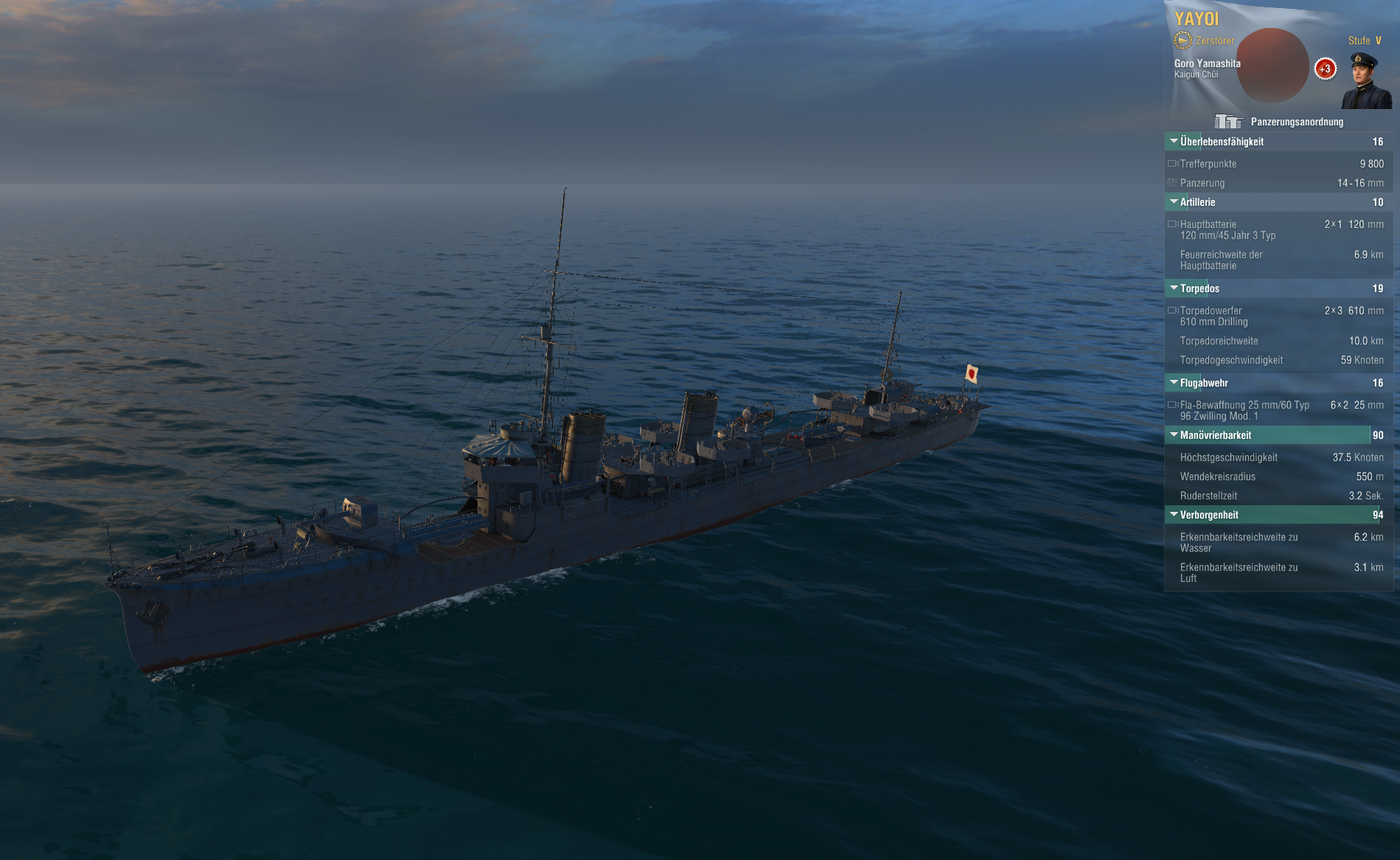Collapse the Verborgenheit section
Image resolution: width=1400 pixels, height=860 pixels.
pyautogui.click(x=1209, y=515)
